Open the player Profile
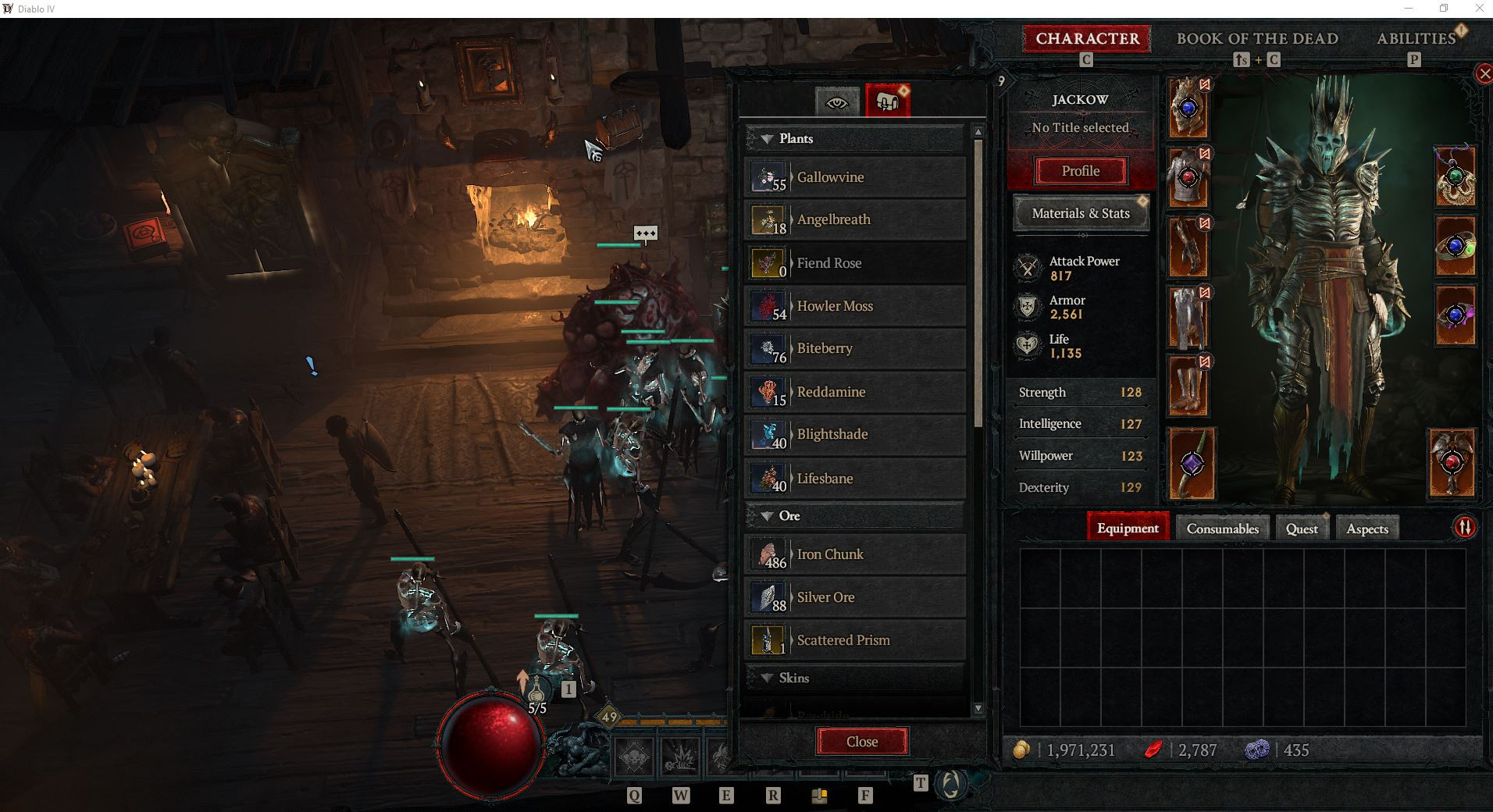The image size is (1493, 812). click(x=1081, y=171)
